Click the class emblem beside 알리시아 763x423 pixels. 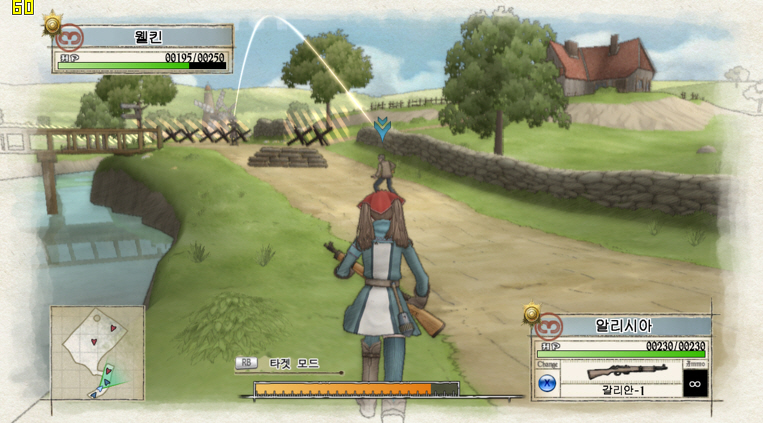549,326
